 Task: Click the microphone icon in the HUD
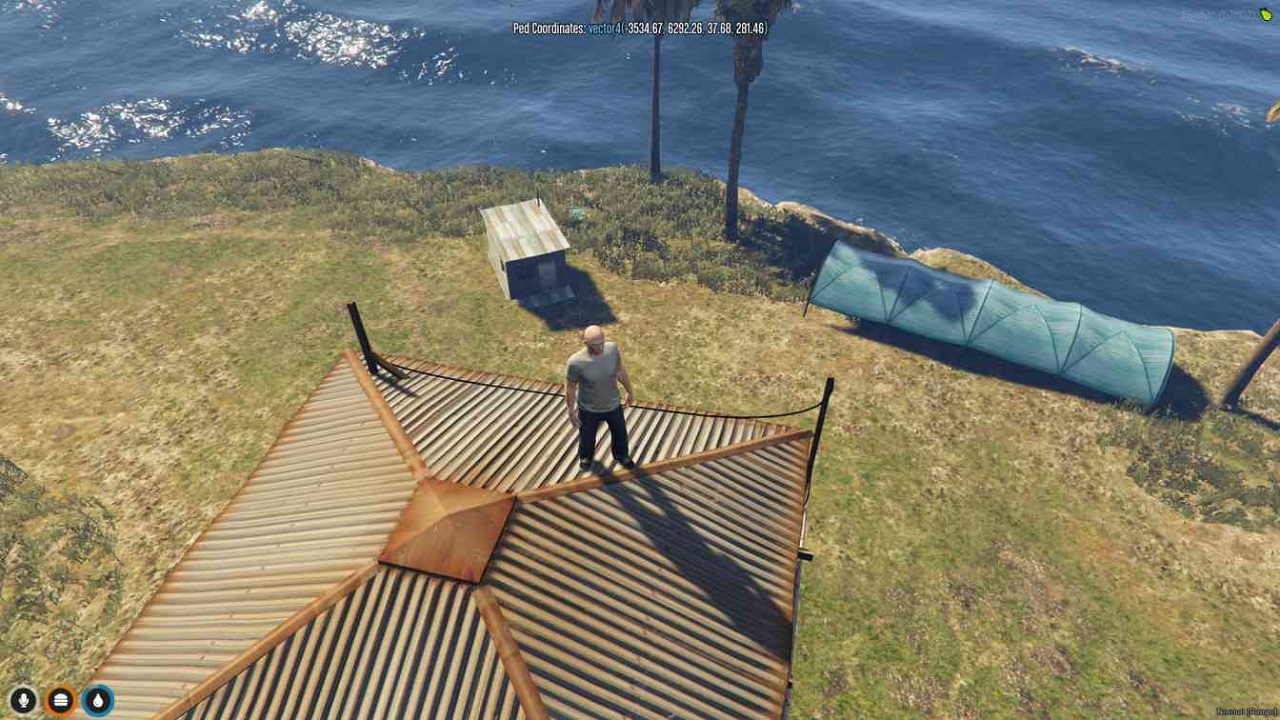coord(22,701)
